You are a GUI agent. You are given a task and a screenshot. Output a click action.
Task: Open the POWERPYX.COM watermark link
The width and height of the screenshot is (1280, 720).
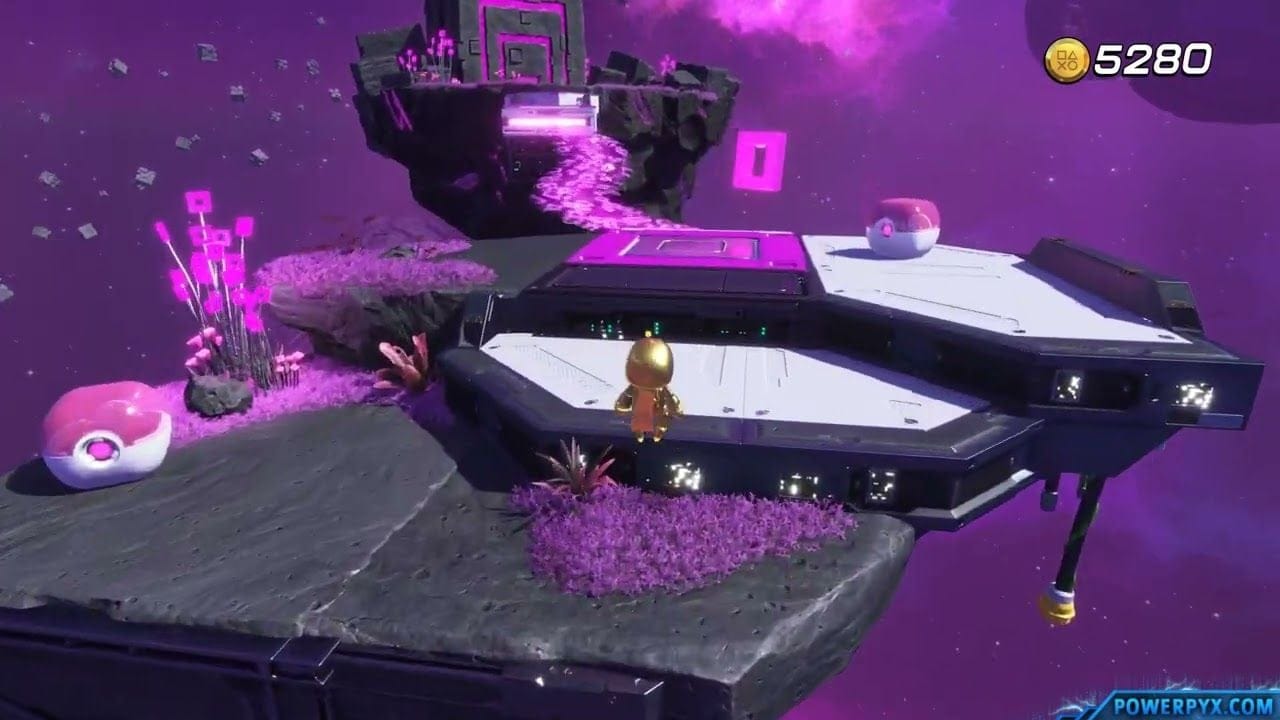[x=1197, y=705]
